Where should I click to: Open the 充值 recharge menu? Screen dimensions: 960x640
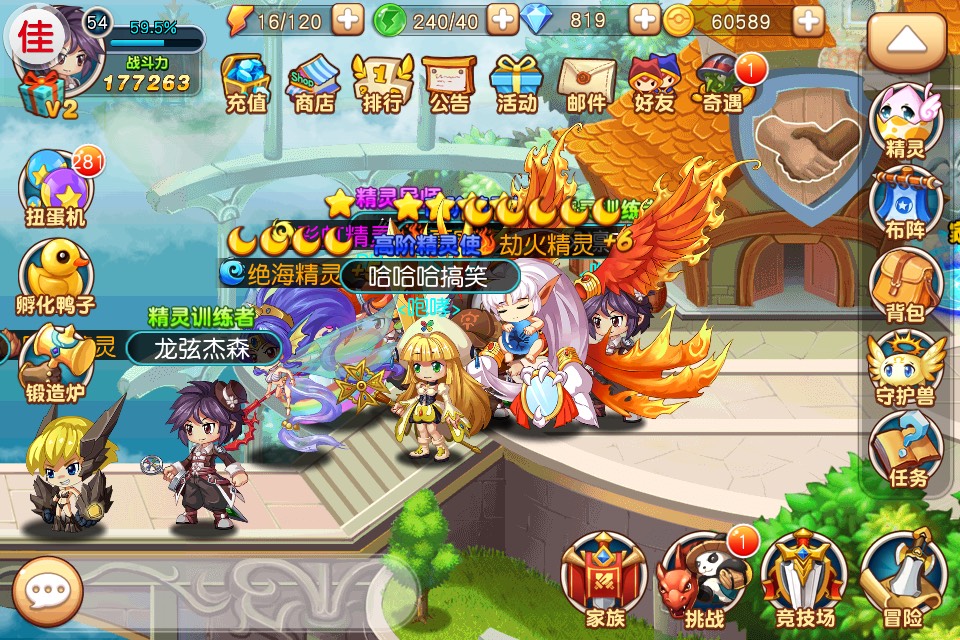[x=245, y=82]
